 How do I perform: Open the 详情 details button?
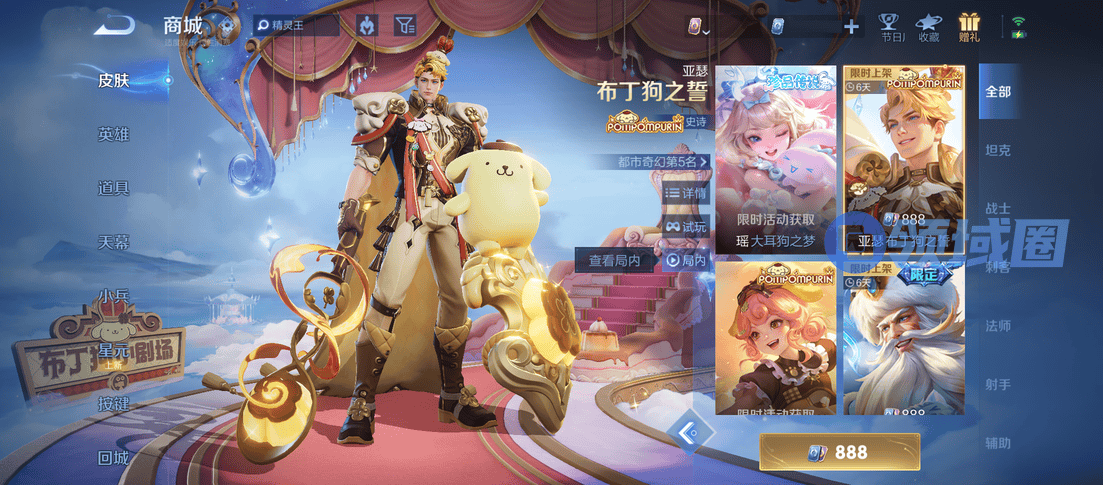pos(687,193)
